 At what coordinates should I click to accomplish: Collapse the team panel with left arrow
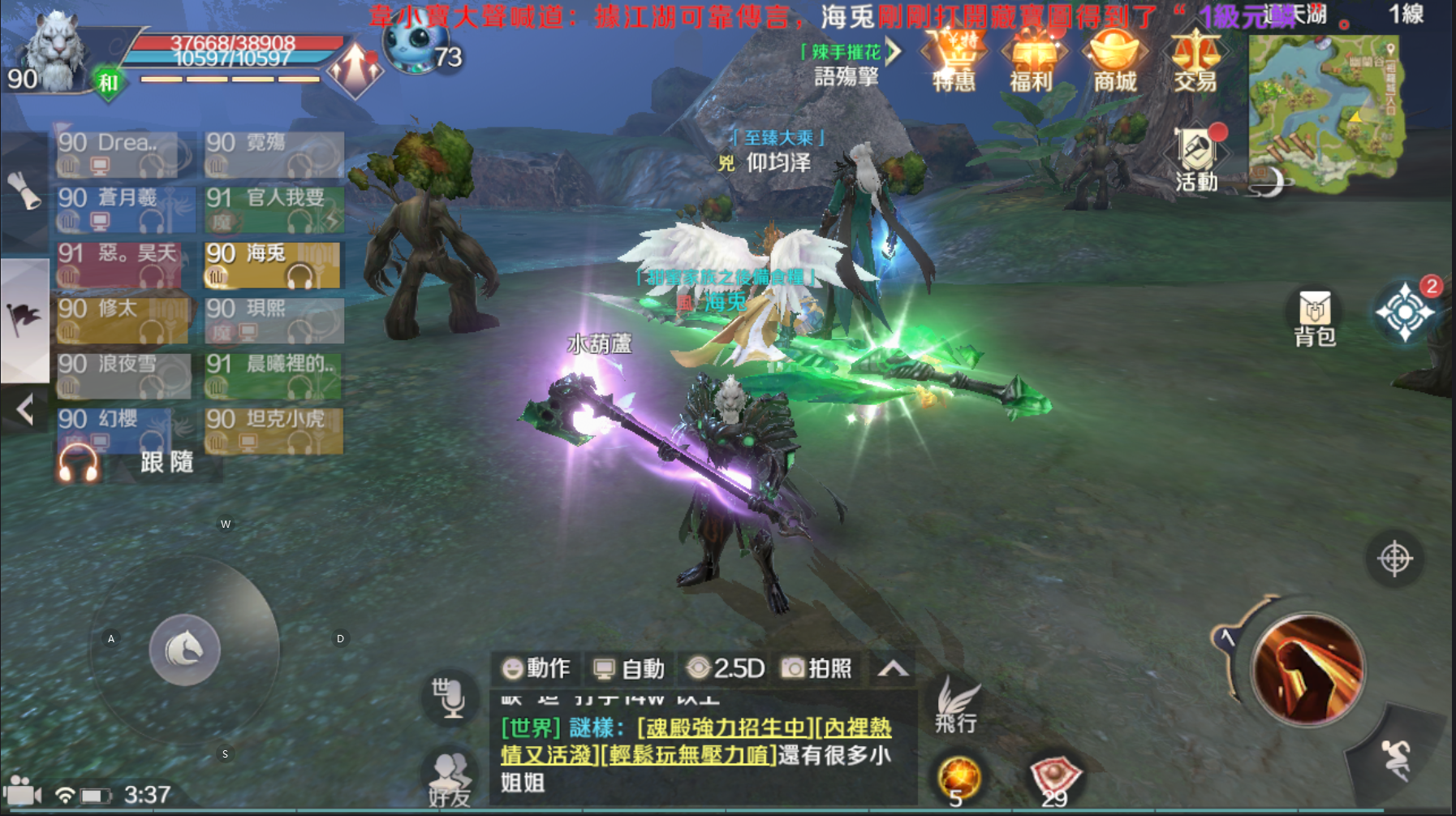click(x=25, y=409)
